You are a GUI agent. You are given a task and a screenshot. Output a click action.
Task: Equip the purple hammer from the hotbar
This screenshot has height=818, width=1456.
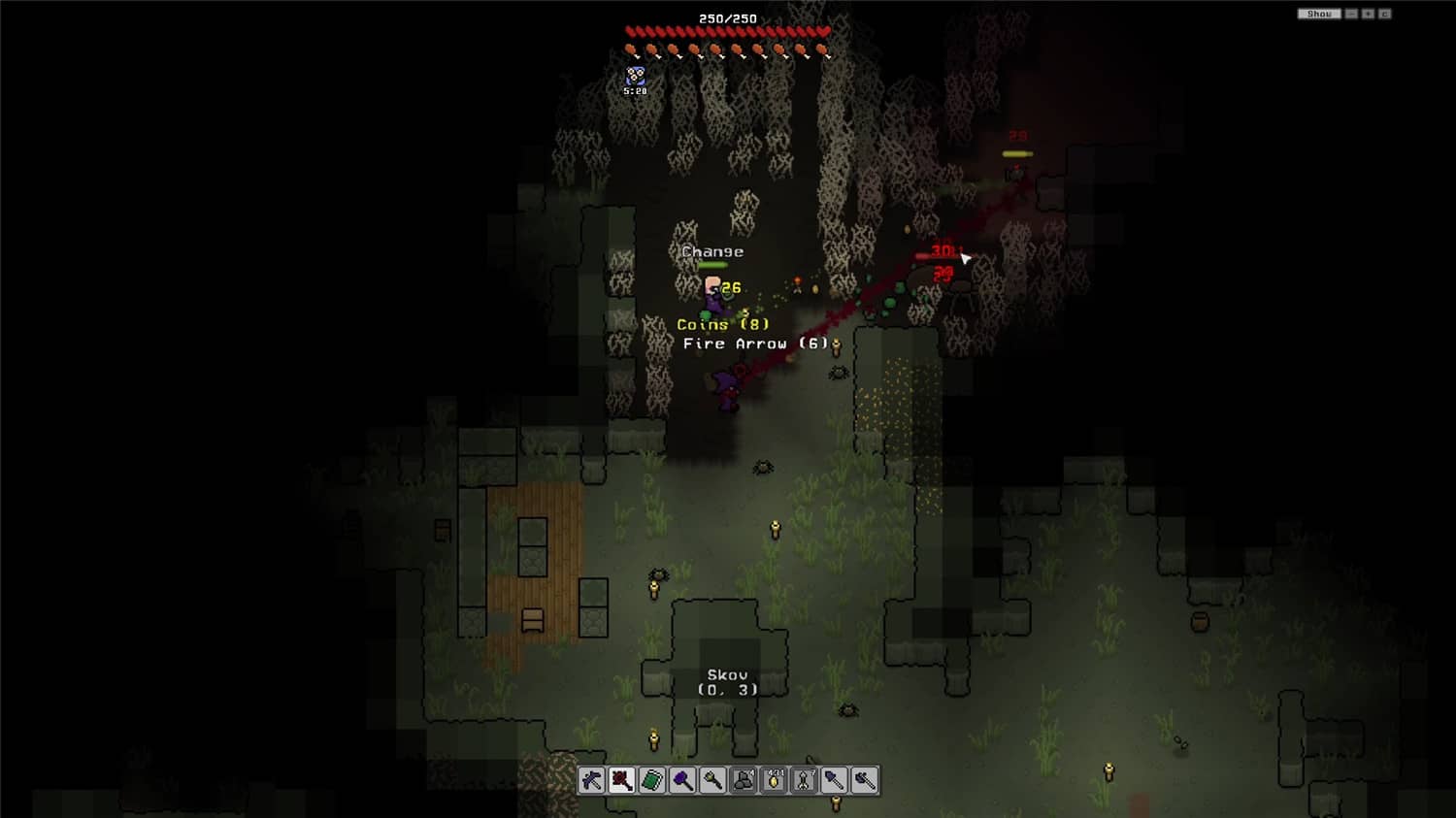coord(682,780)
